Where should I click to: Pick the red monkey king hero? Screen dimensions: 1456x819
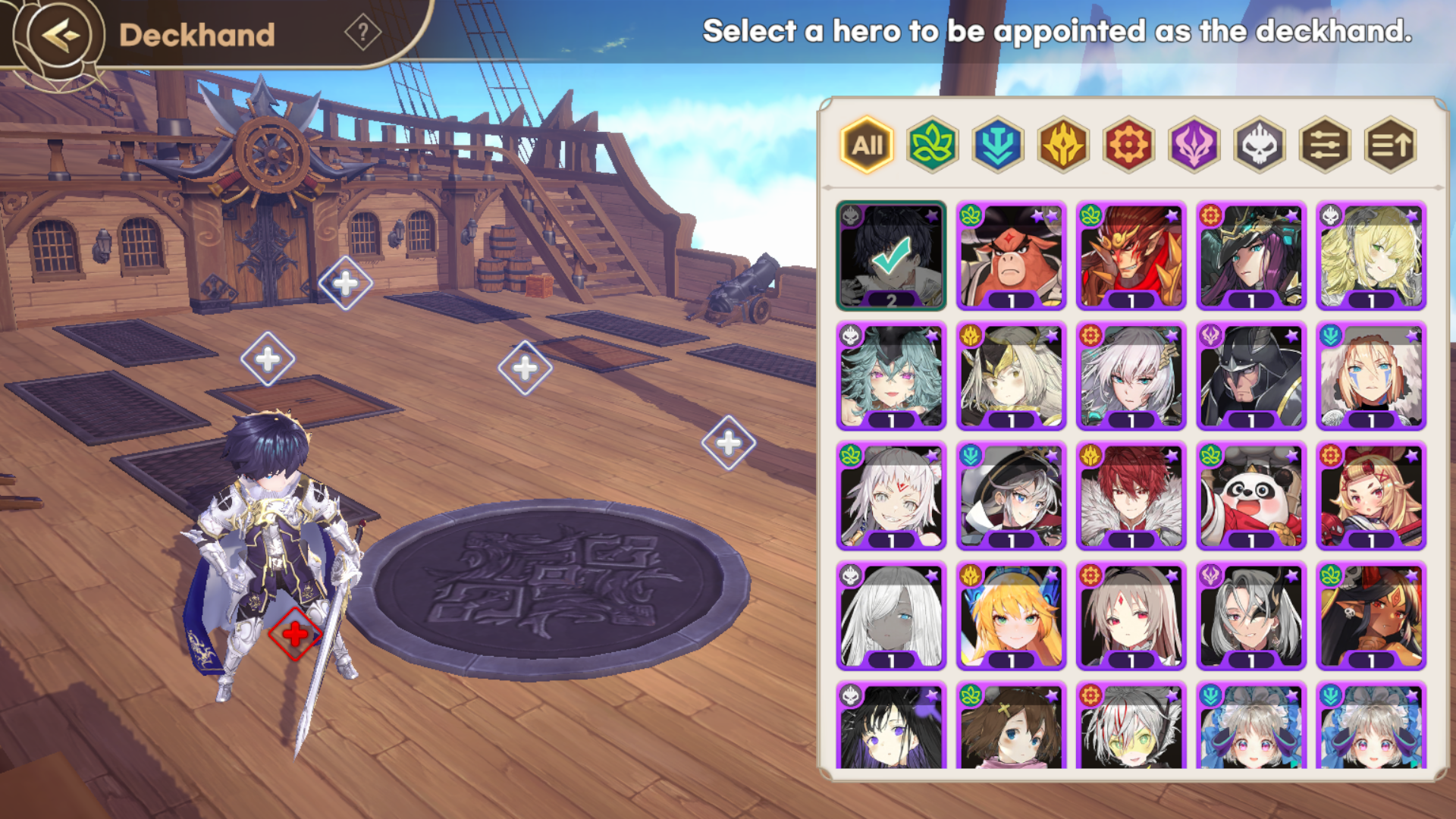(1131, 256)
